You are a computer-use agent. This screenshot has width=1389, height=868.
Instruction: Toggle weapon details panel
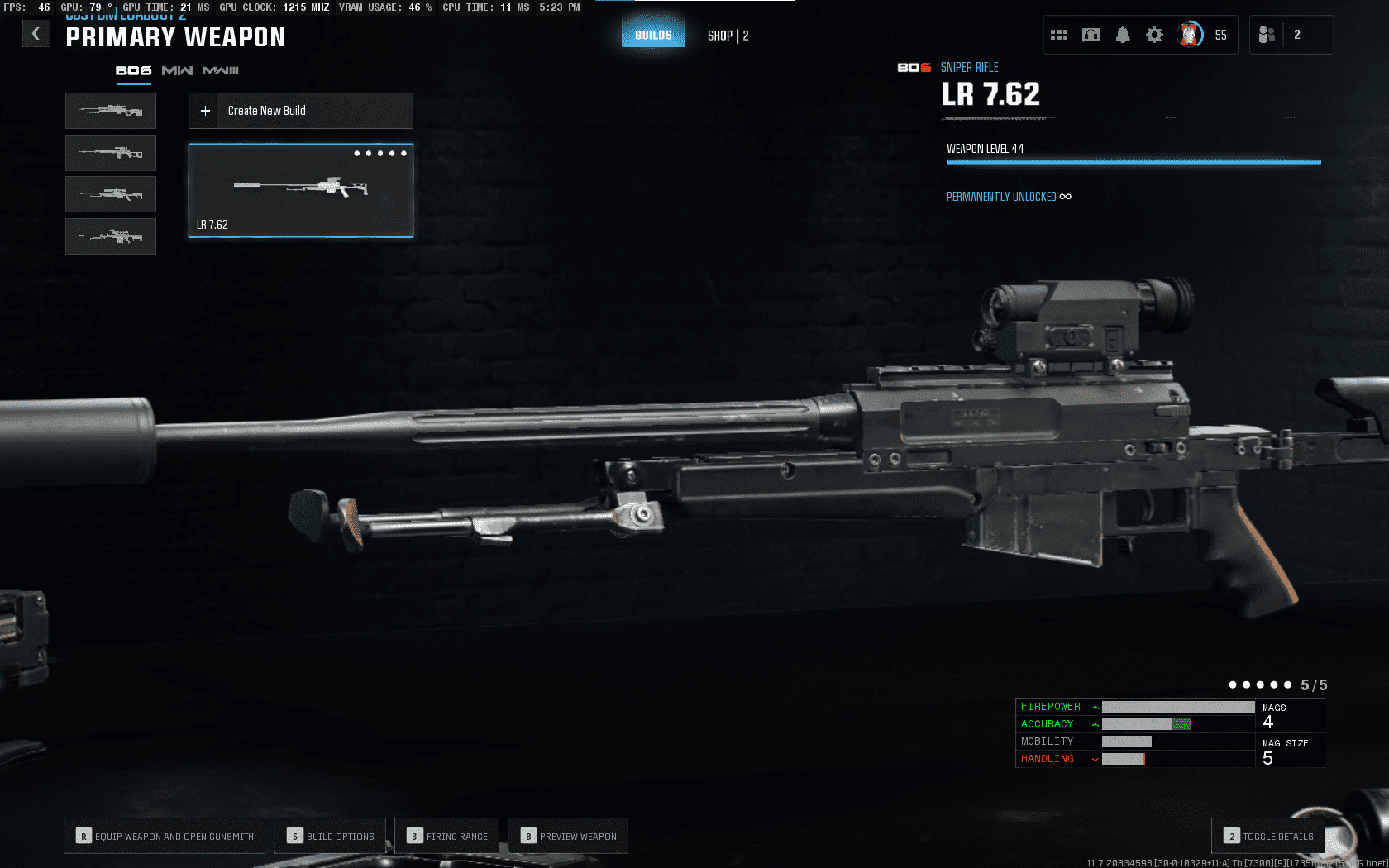pyautogui.click(x=1268, y=836)
